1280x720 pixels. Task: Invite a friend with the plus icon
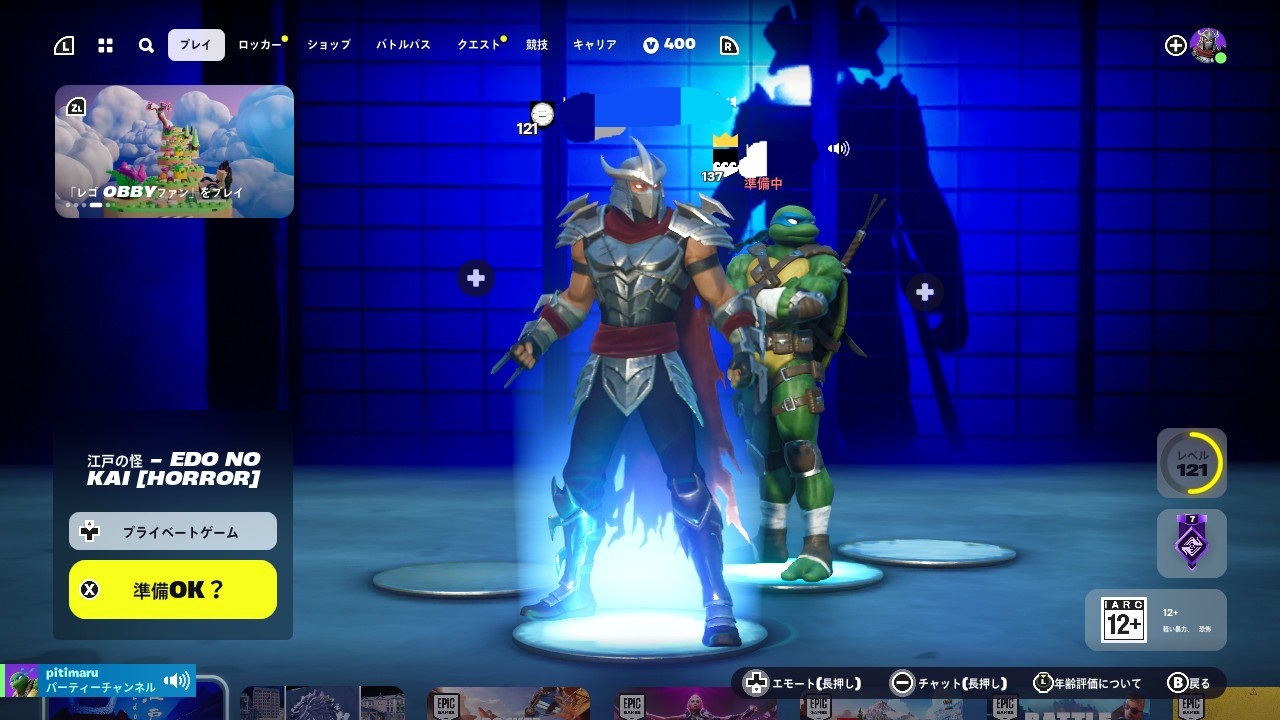tap(1176, 45)
